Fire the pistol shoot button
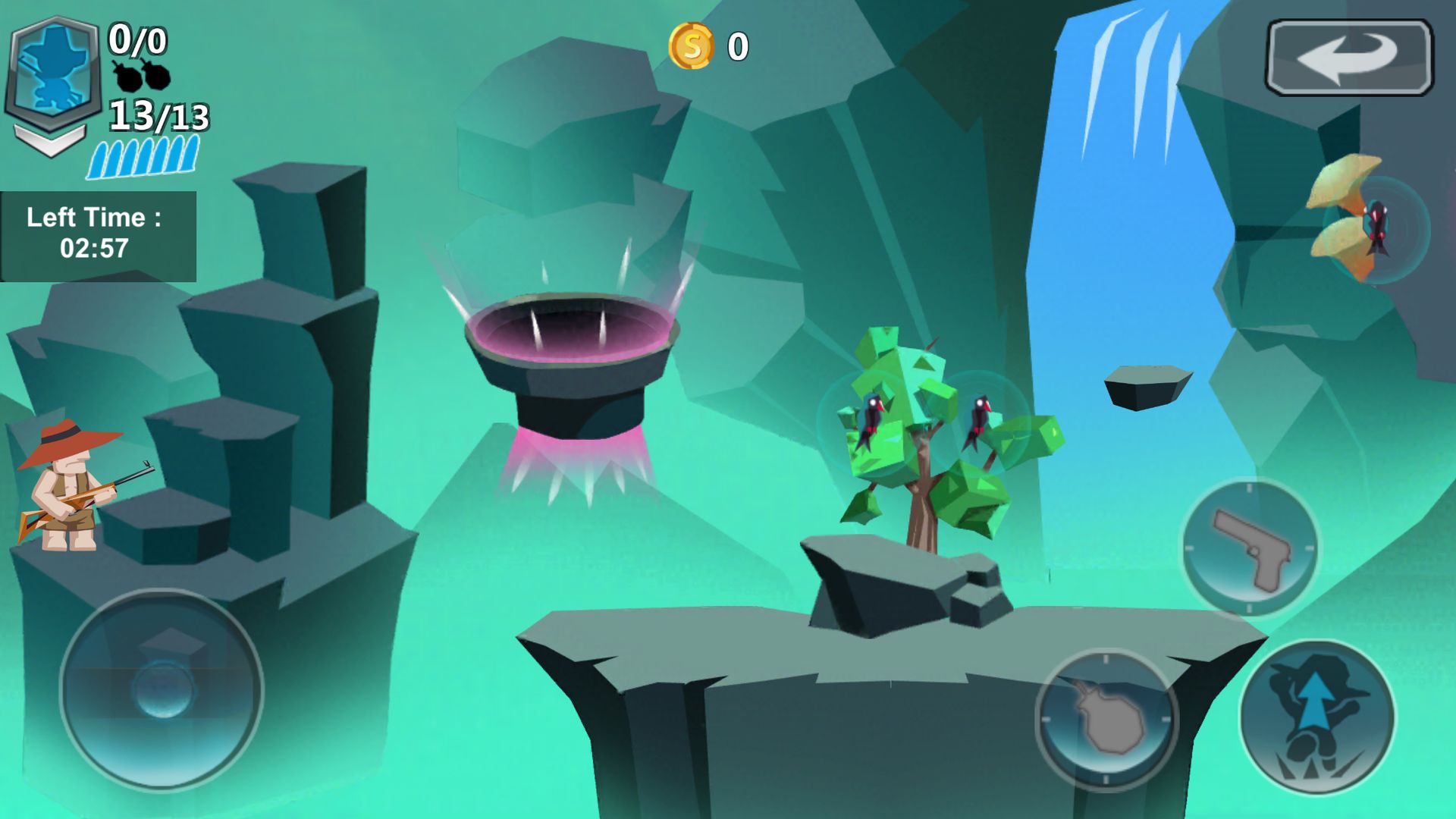This screenshot has height=819, width=1456. pyautogui.click(x=1250, y=548)
